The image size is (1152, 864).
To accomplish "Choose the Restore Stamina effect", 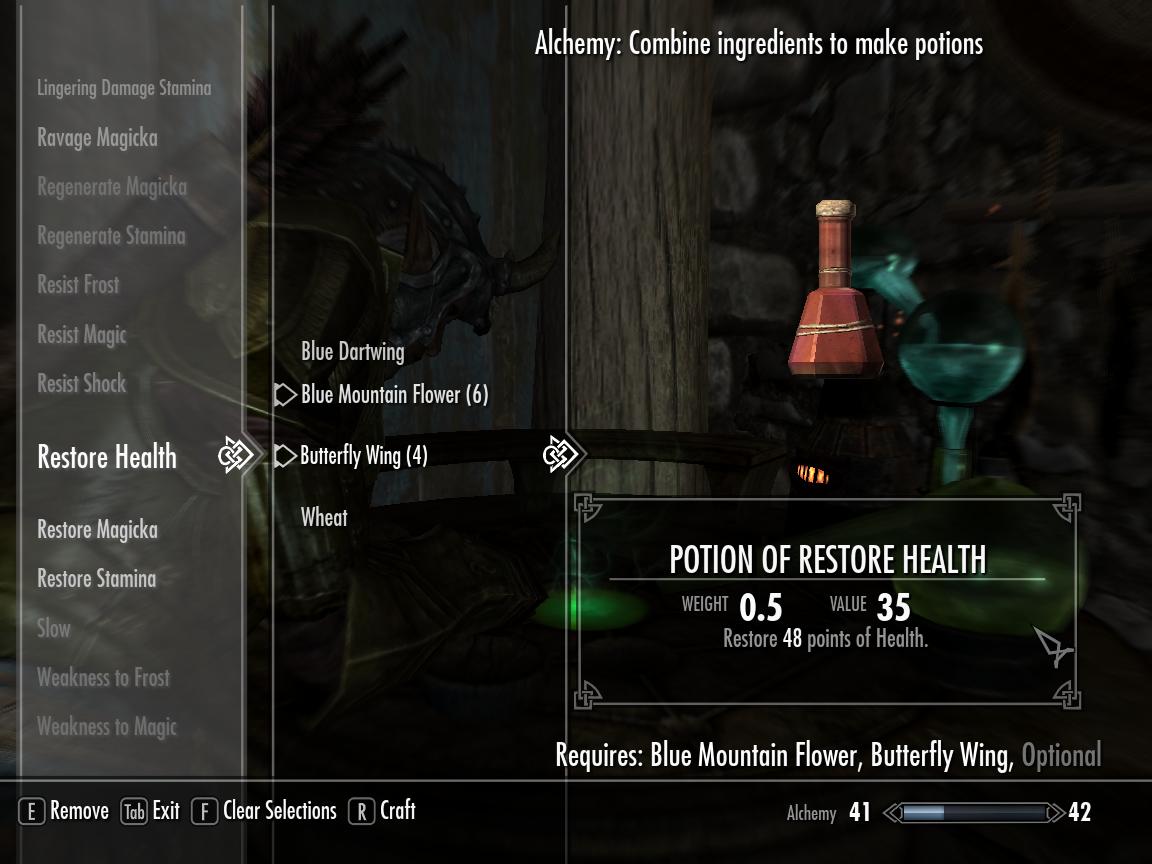I will [97, 579].
